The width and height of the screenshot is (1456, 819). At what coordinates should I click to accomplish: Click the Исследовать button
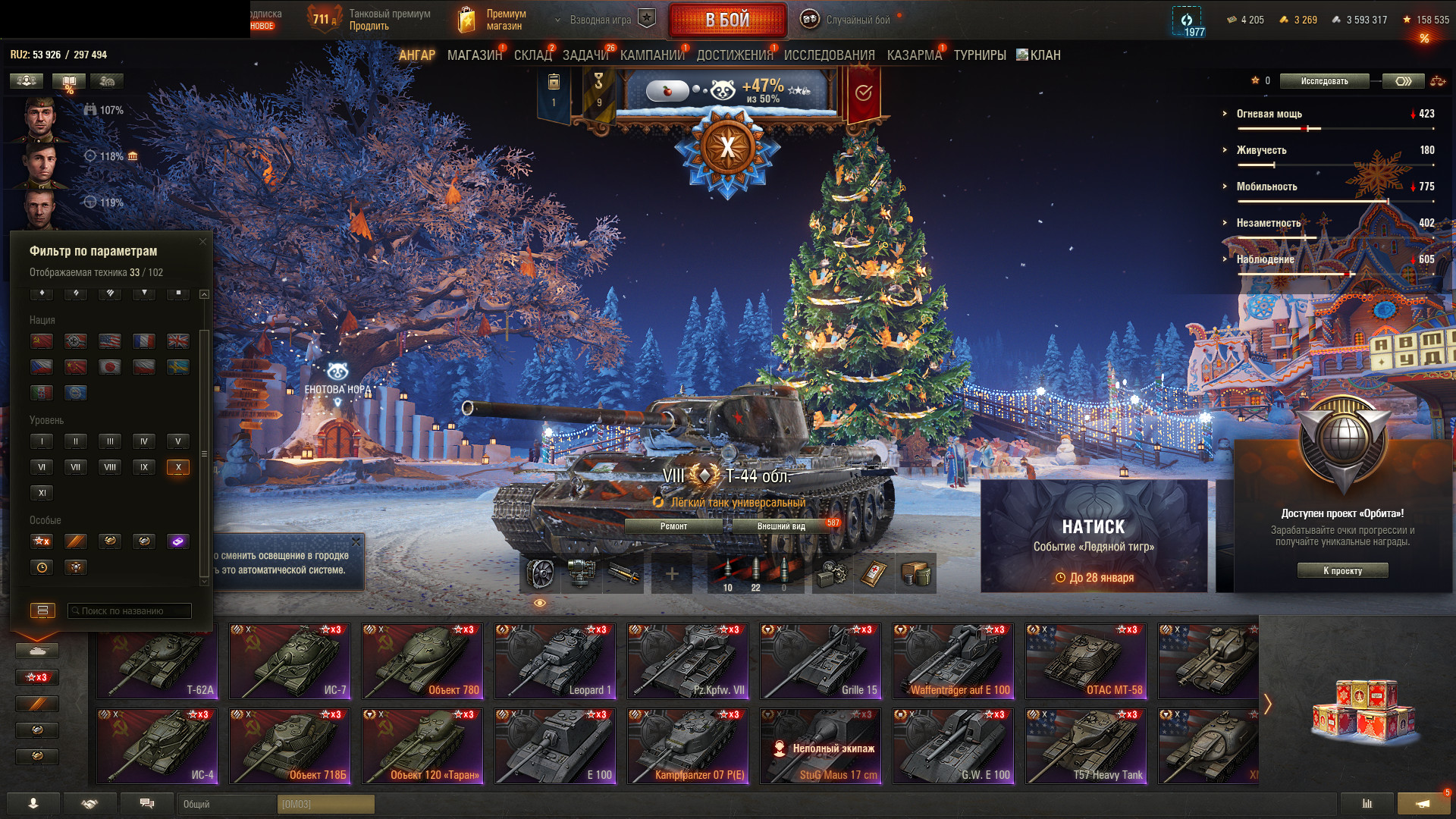[1324, 81]
